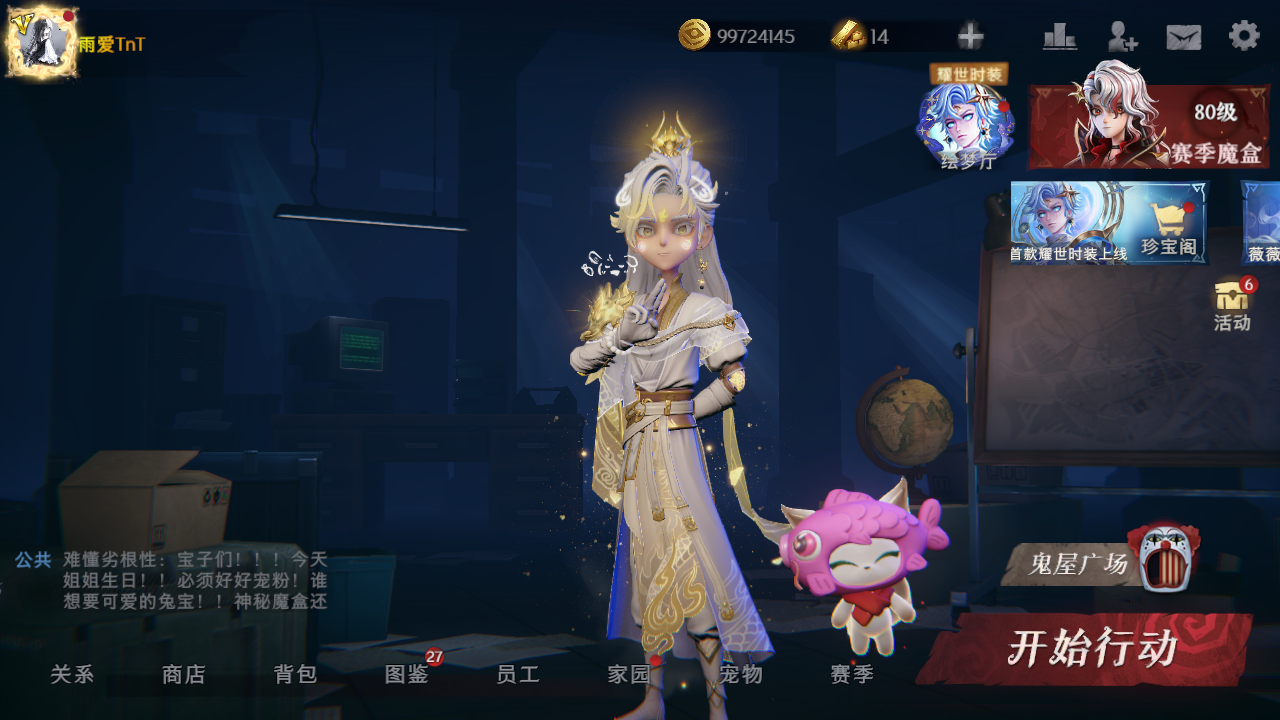The height and width of the screenshot is (720, 1280).
Task: Open the add friend icon
Action: point(1122,37)
